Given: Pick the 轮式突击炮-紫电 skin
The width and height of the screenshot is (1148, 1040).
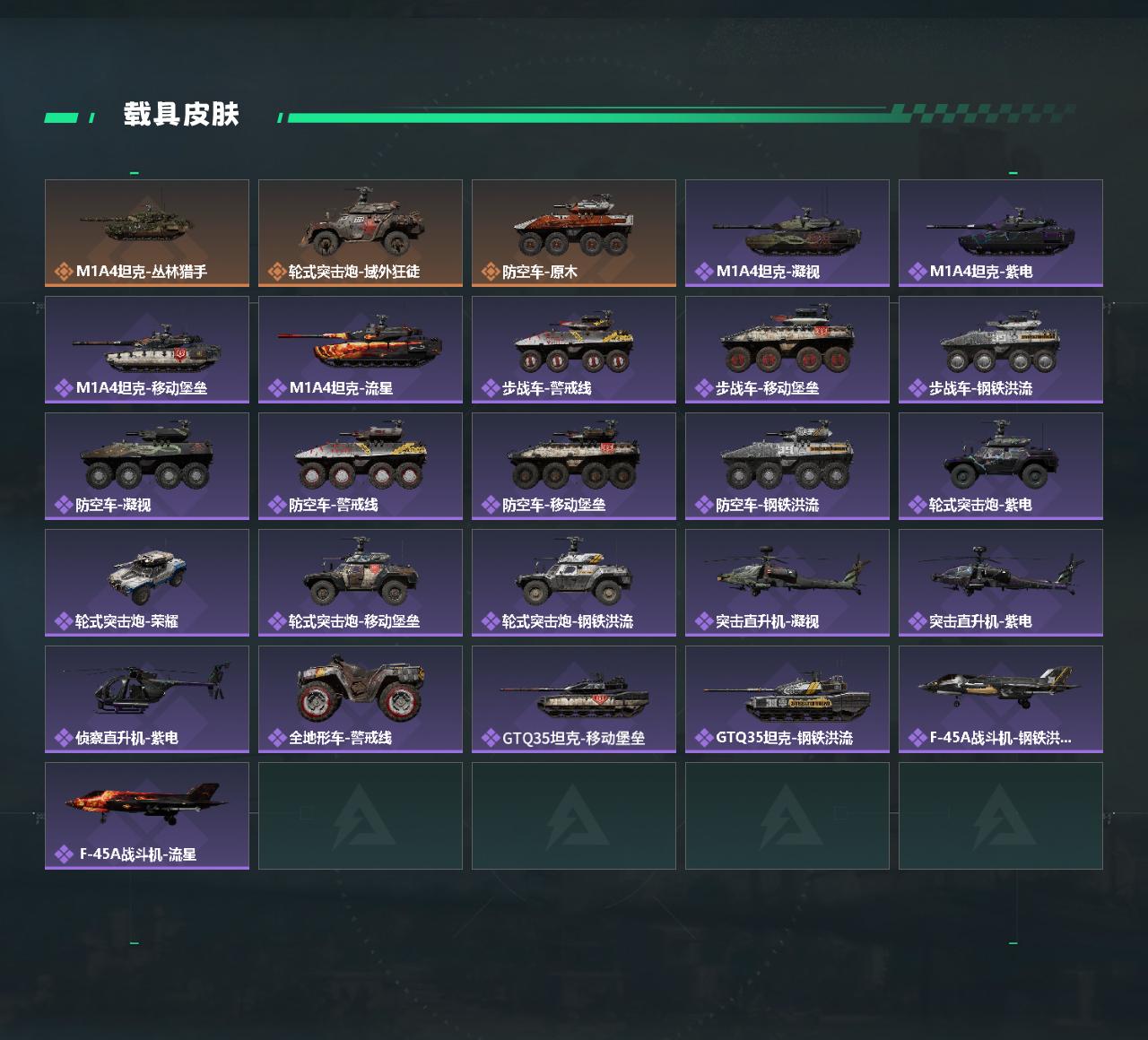Looking at the screenshot, I should pyautogui.click(x=1001, y=466).
